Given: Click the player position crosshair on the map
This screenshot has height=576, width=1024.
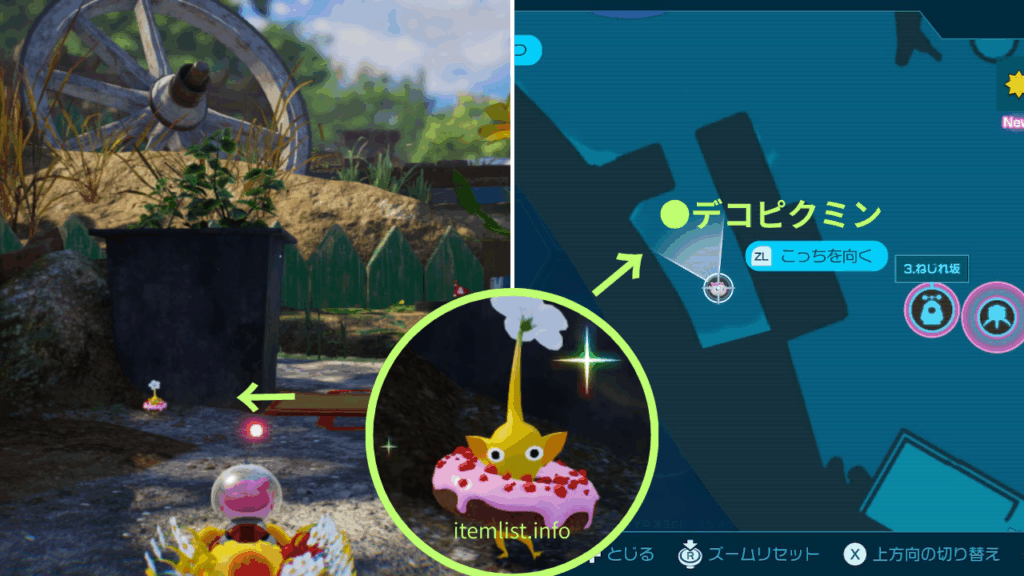Looking at the screenshot, I should pyautogui.click(x=717, y=288).
